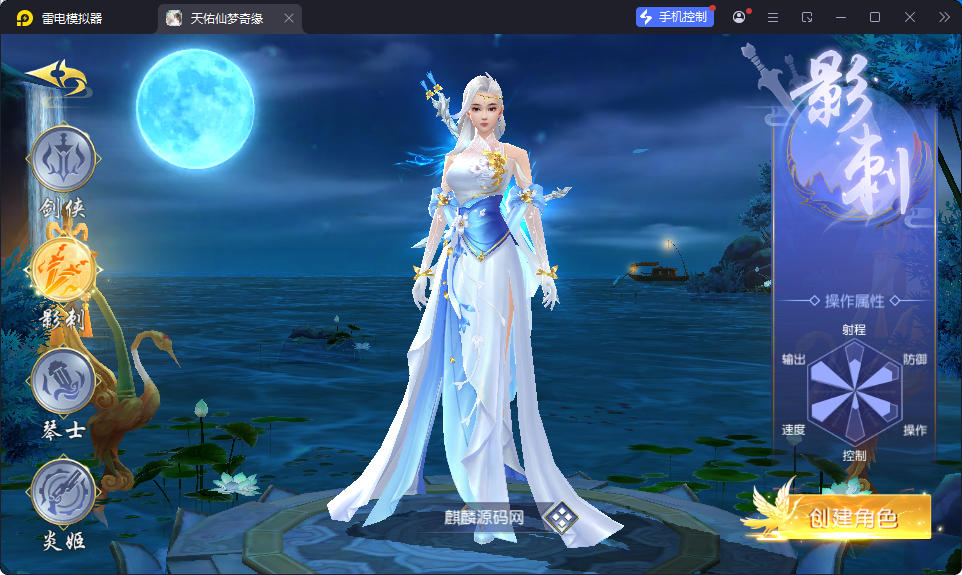The height and width of the screenshot is (575, 962).
Task: Pick the 琴士 class
Action: (x=63, y=382)
